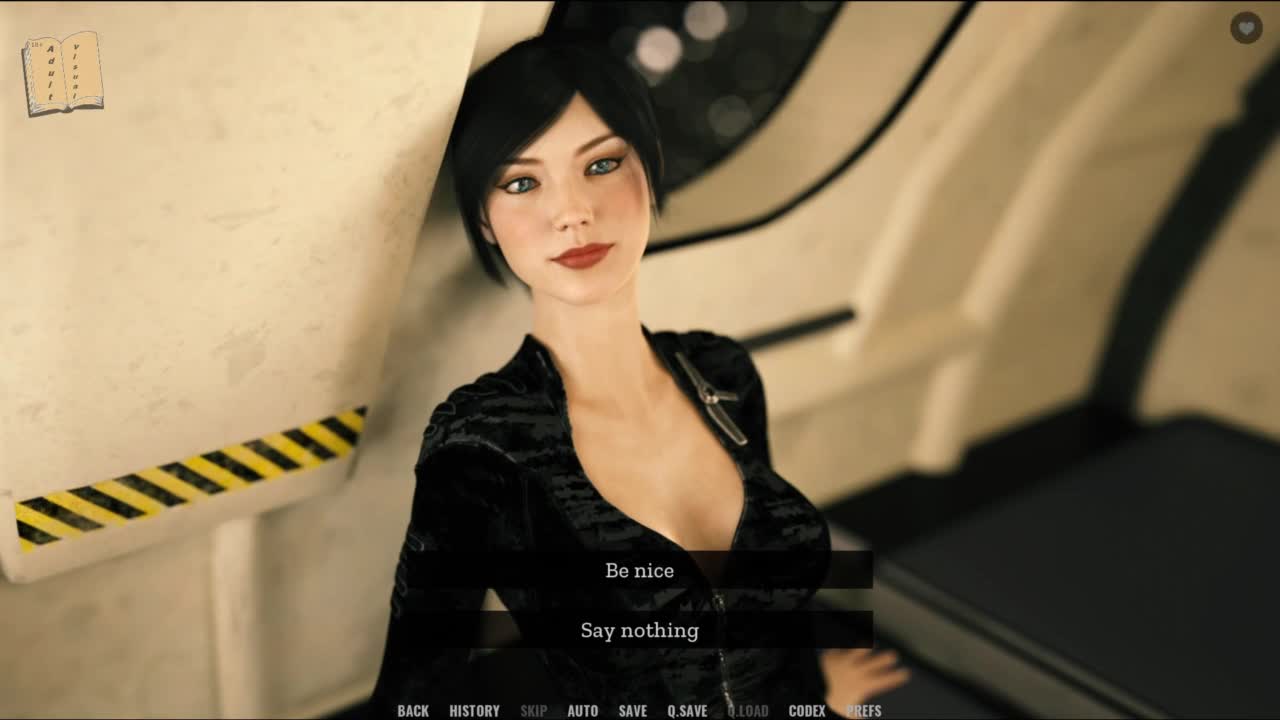Choose the "Be nice" dialogue option
This screenshot has width=1280, height=720.
[x=640, y=570]
